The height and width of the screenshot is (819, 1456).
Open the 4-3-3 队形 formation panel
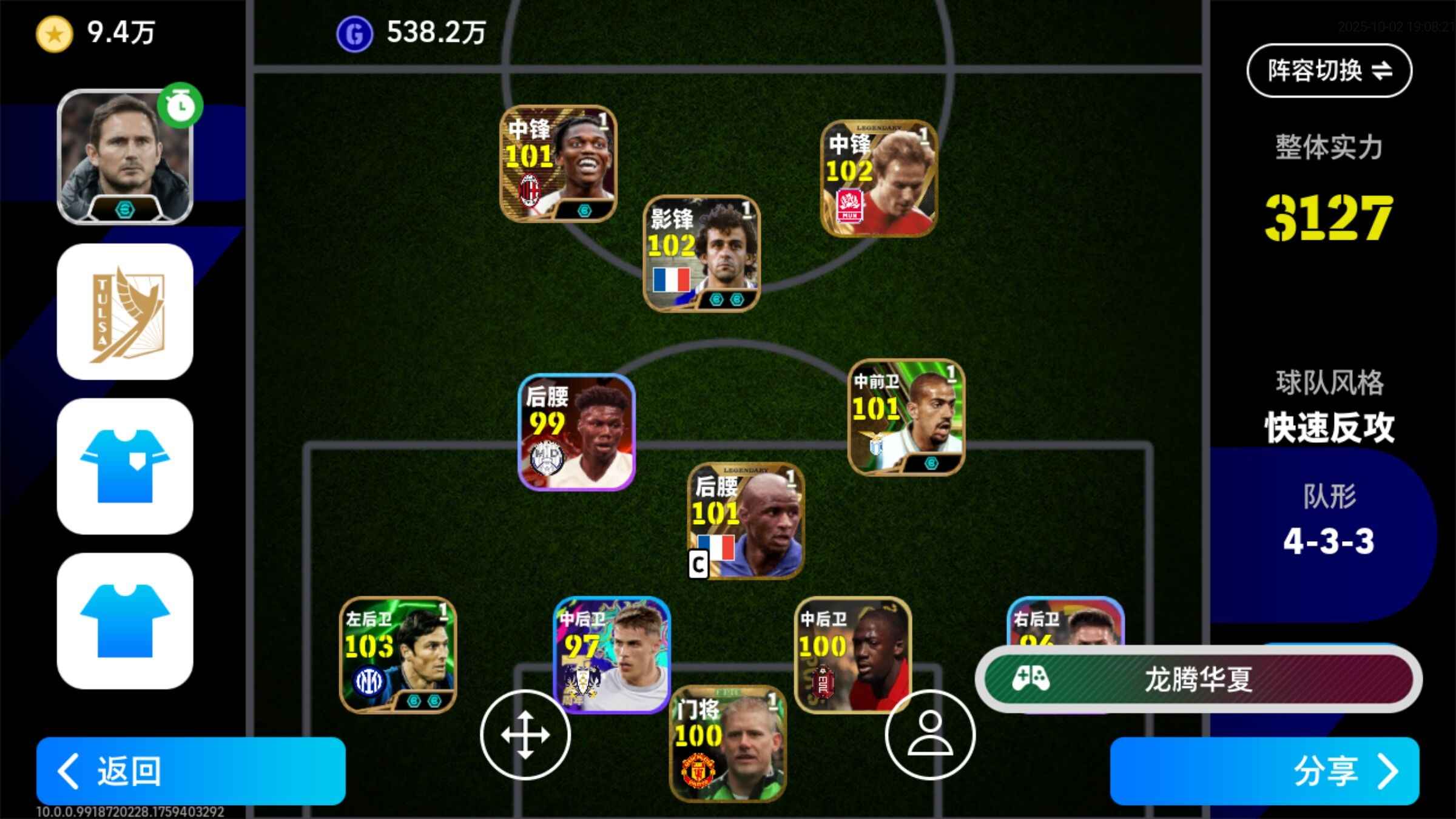pos(1327,522)
